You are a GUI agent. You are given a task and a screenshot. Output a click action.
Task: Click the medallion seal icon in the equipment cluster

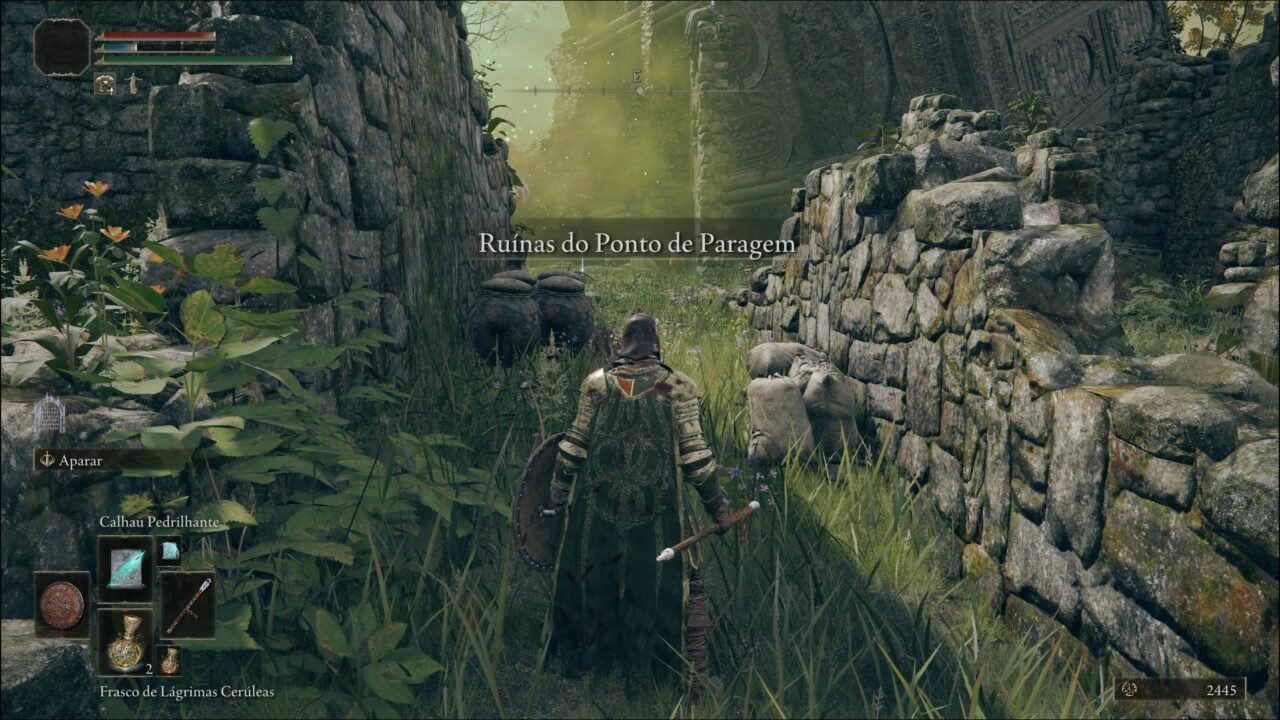(x=61, y=604)
